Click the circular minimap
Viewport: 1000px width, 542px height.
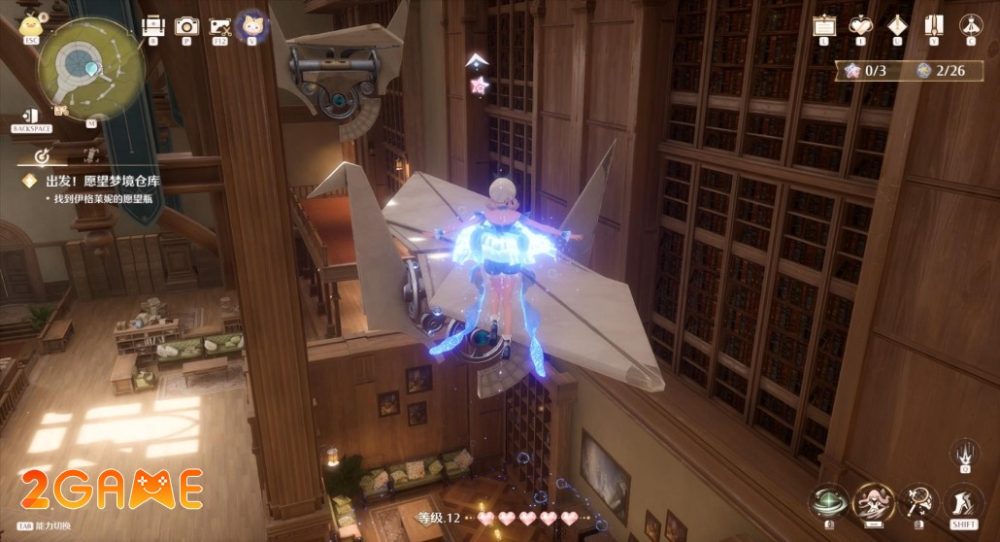pos(91,66)
